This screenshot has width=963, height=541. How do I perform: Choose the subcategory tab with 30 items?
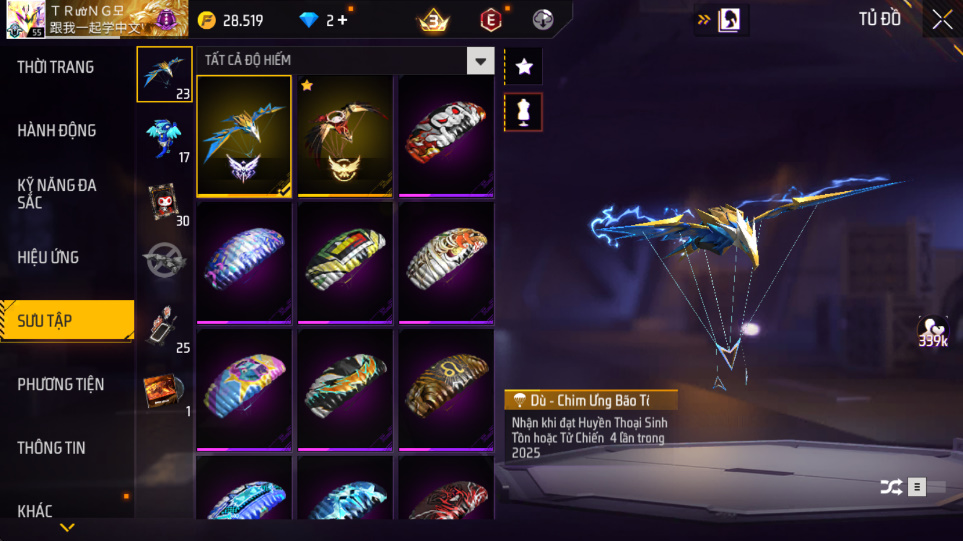coord(164,203)
